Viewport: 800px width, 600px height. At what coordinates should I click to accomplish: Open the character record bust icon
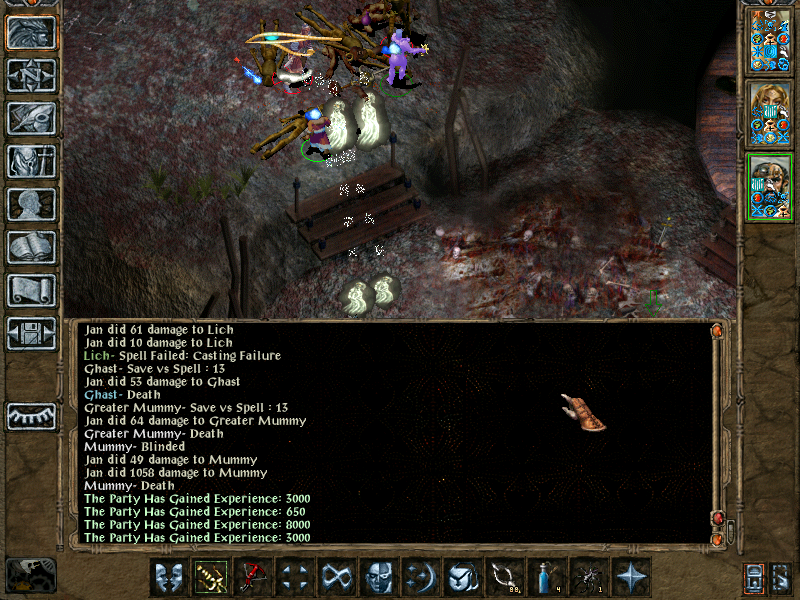click(31, 204)
